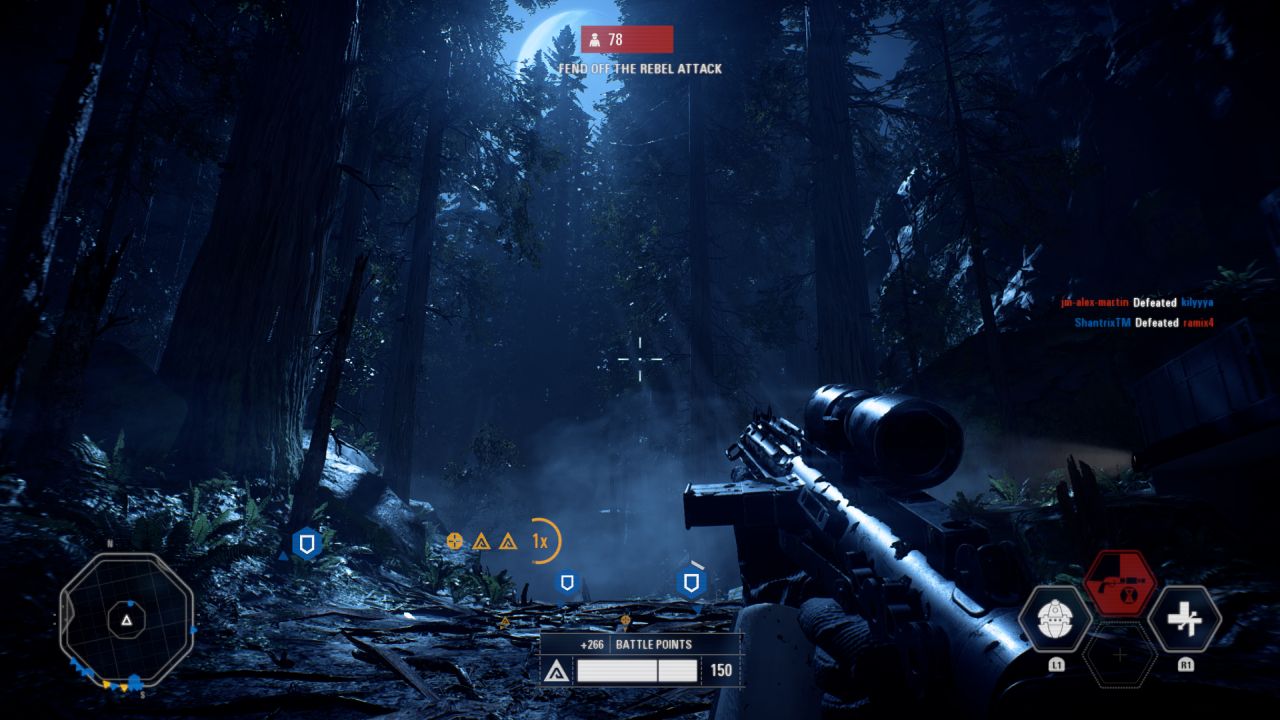Viewport: 1280px width, 720px height.
Task: Select the red blaster weapon icon
Action: tap(1119, 582)
